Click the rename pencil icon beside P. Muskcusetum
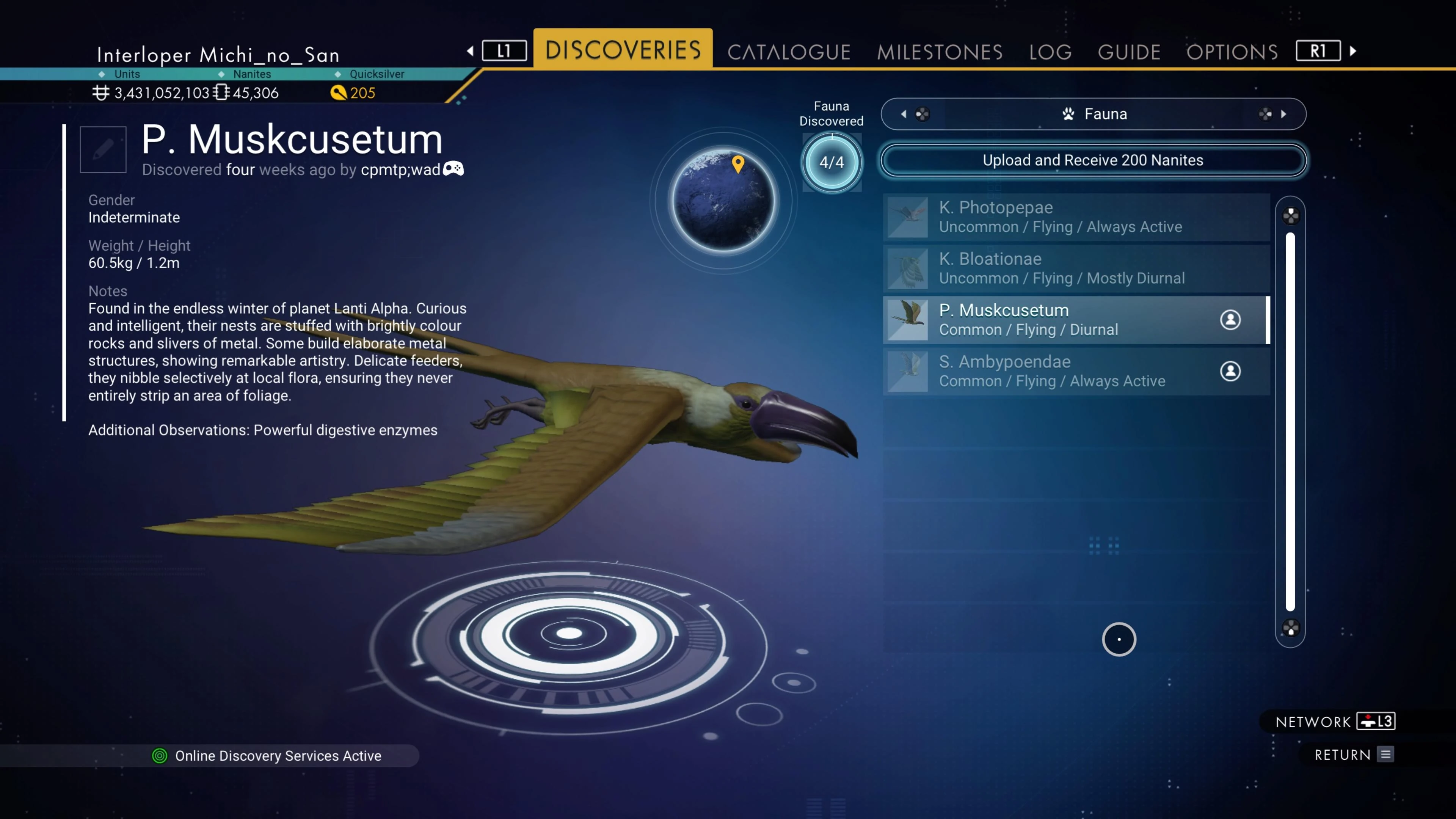This screenshot has height=819, width=1456. (x=103, y=150)
